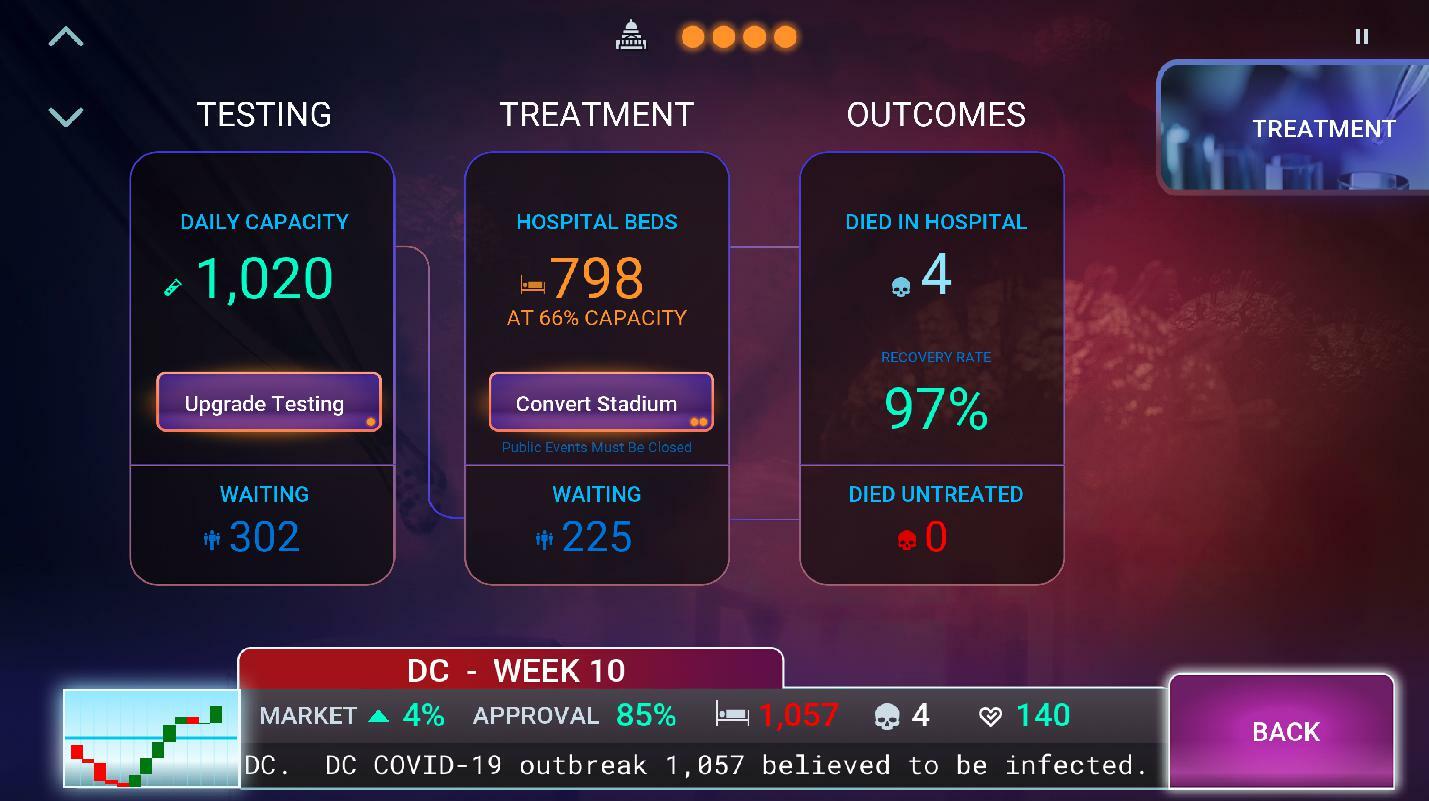The width and height of the screenshot is (1429, 801).
Task: Pause the game with the pause icon
Action: click(1361, 36)
